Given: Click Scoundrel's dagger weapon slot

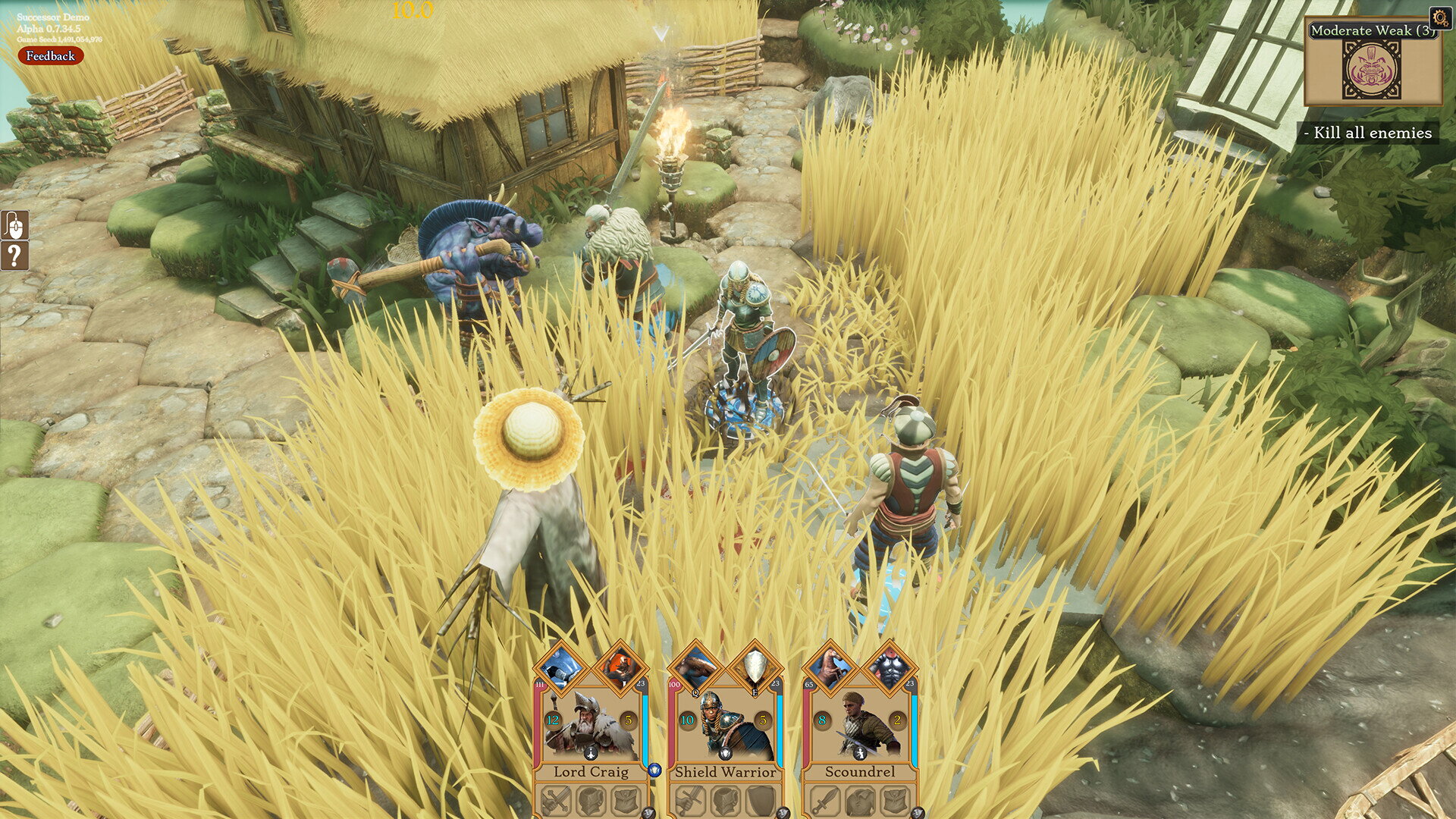Looking at the screenshot, I should (824, 802).
